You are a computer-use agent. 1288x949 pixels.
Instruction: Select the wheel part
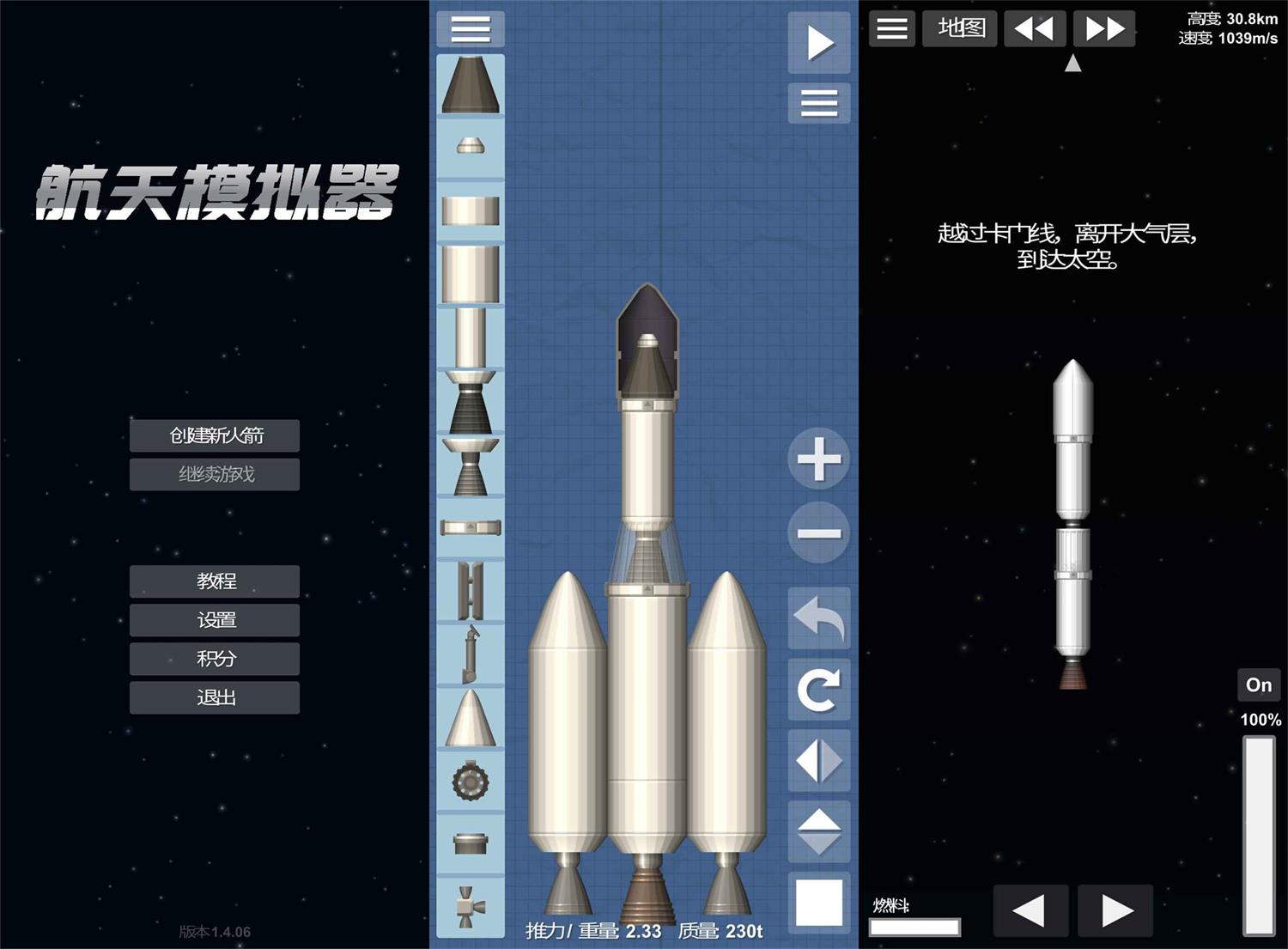click(470, 782)
